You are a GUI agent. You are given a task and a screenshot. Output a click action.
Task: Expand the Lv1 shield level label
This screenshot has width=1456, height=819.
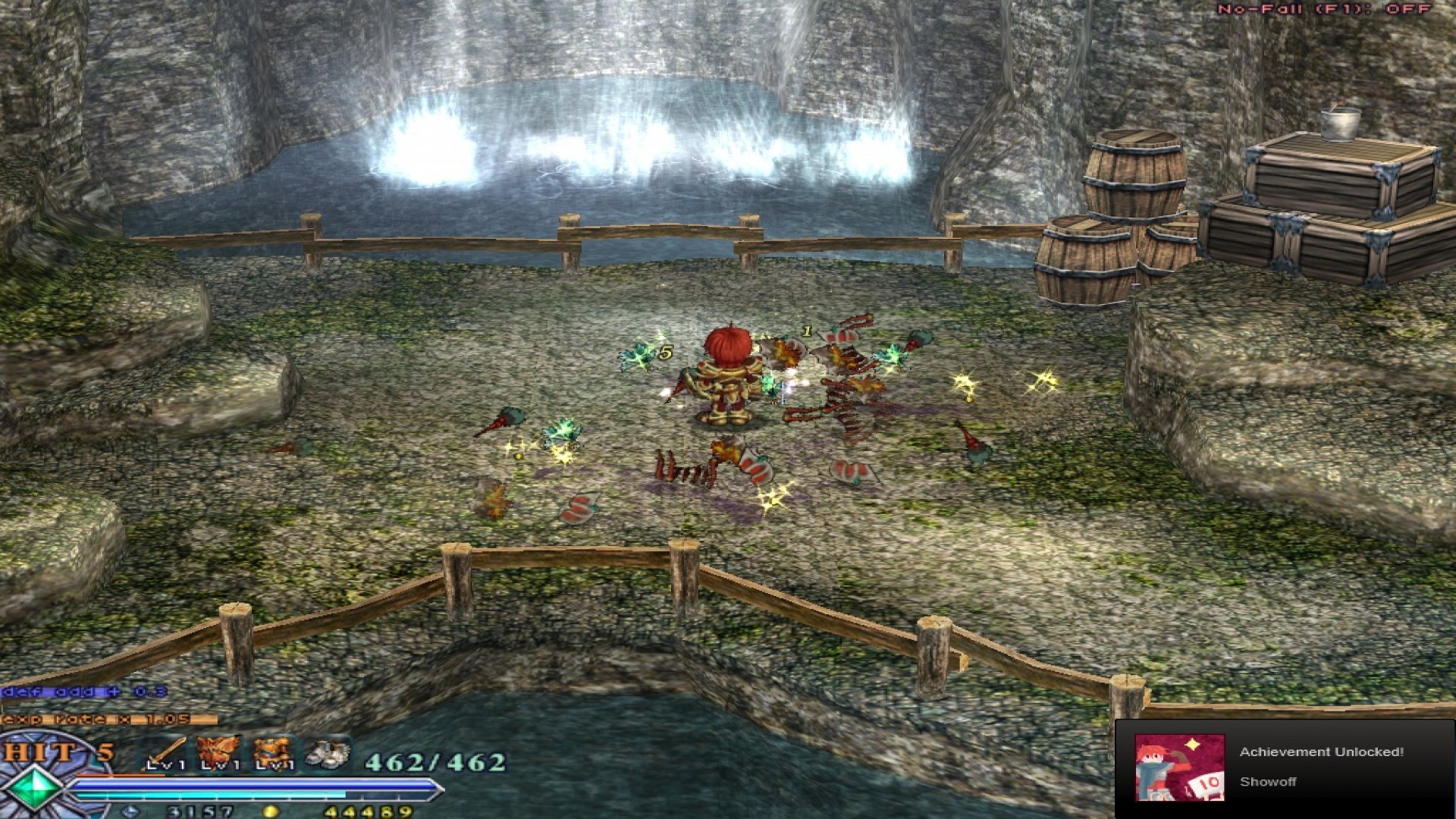(275, 764)
